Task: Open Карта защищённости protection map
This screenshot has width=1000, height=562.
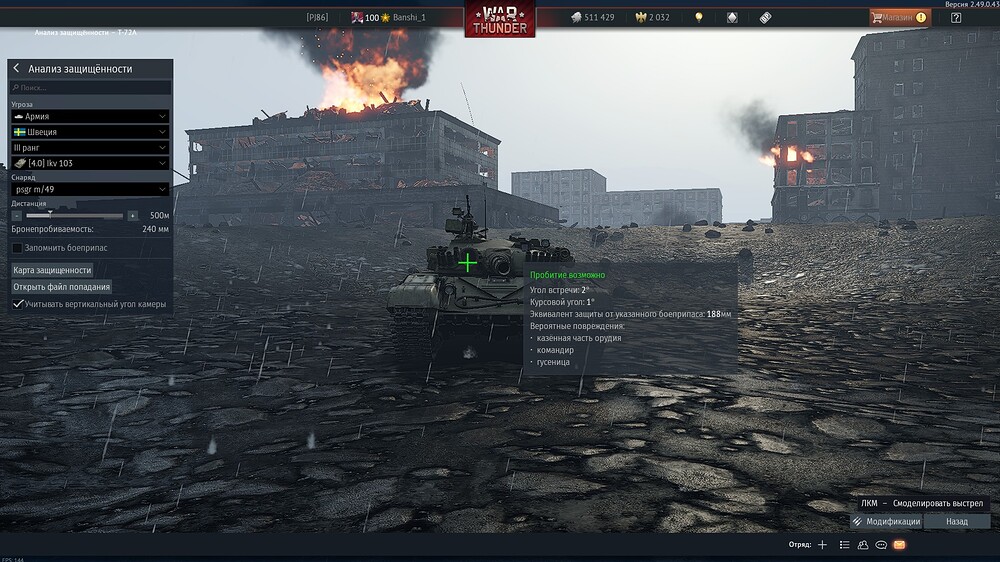Action: [52, 270]
